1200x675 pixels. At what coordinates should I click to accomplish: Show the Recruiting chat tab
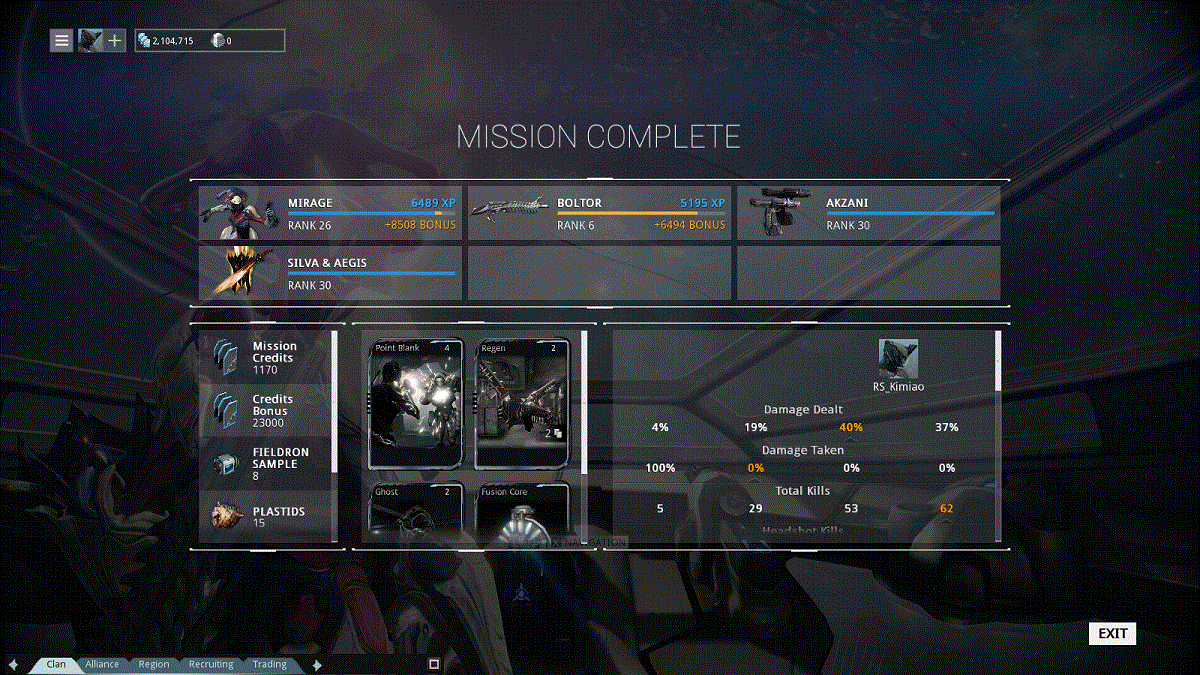[x=211, y=664]
